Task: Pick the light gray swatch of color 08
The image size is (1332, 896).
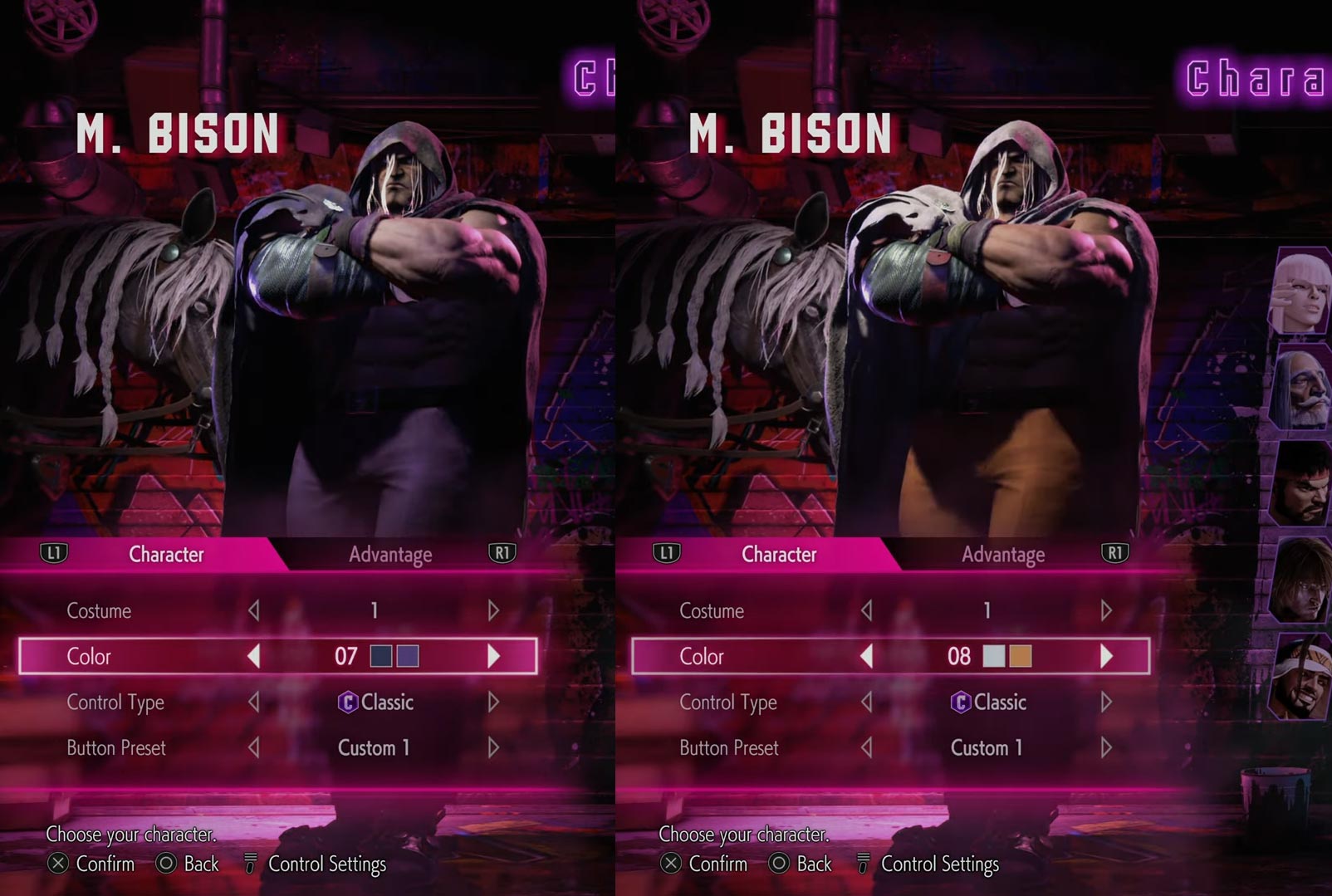Action: click(993, 656)
